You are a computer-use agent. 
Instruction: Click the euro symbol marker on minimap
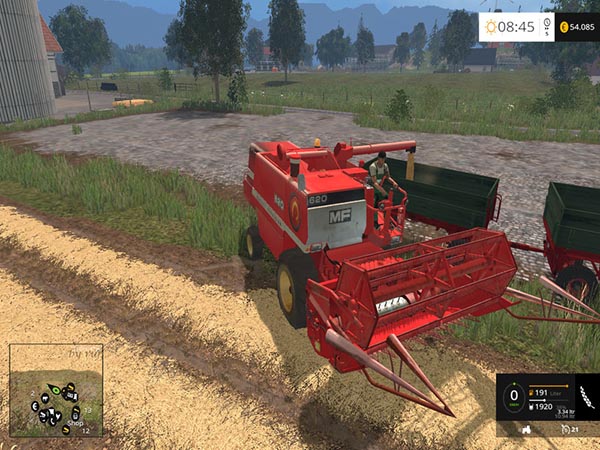34,407
